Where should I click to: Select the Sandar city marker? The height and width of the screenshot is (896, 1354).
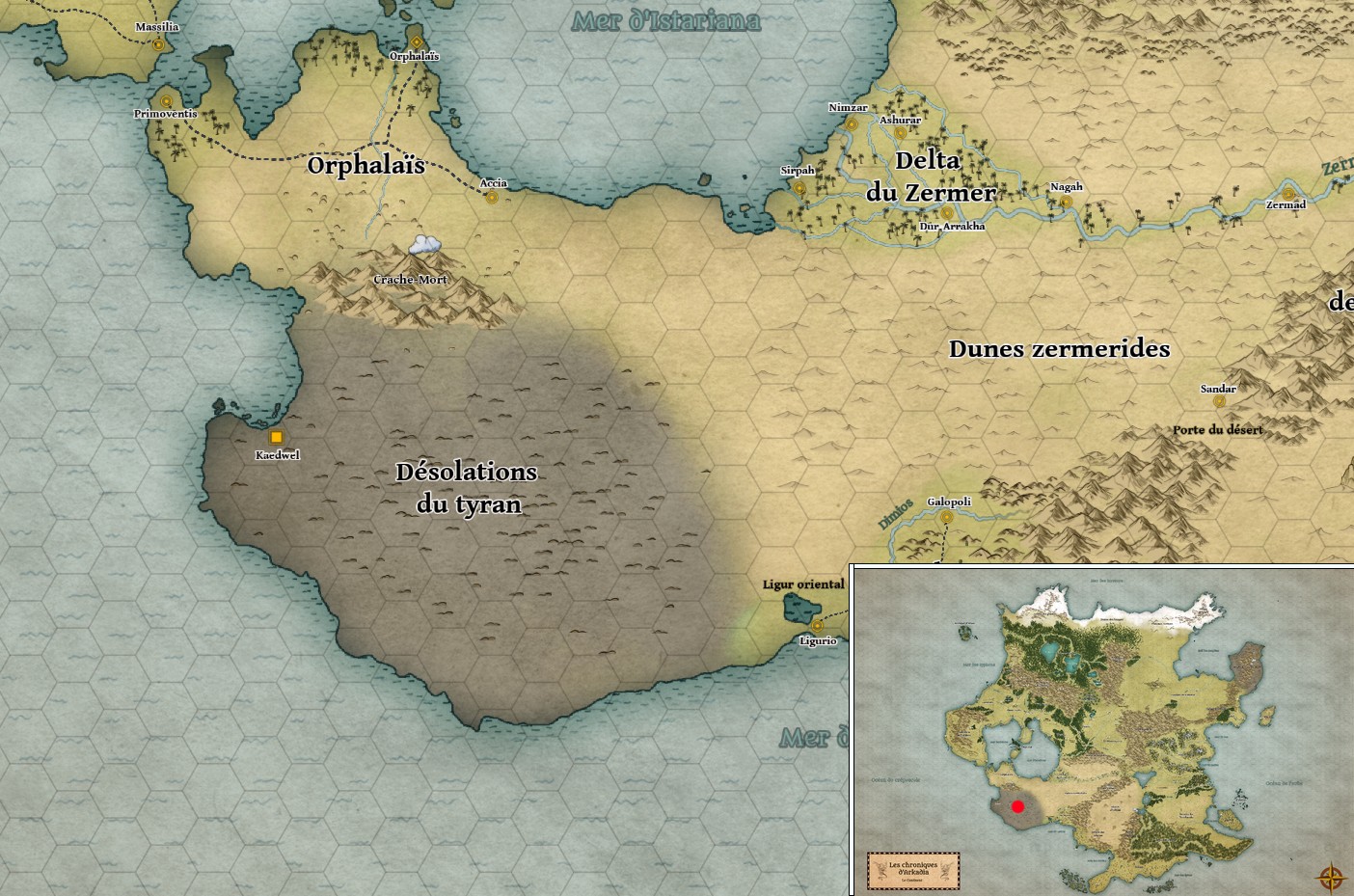point(1219,402)
